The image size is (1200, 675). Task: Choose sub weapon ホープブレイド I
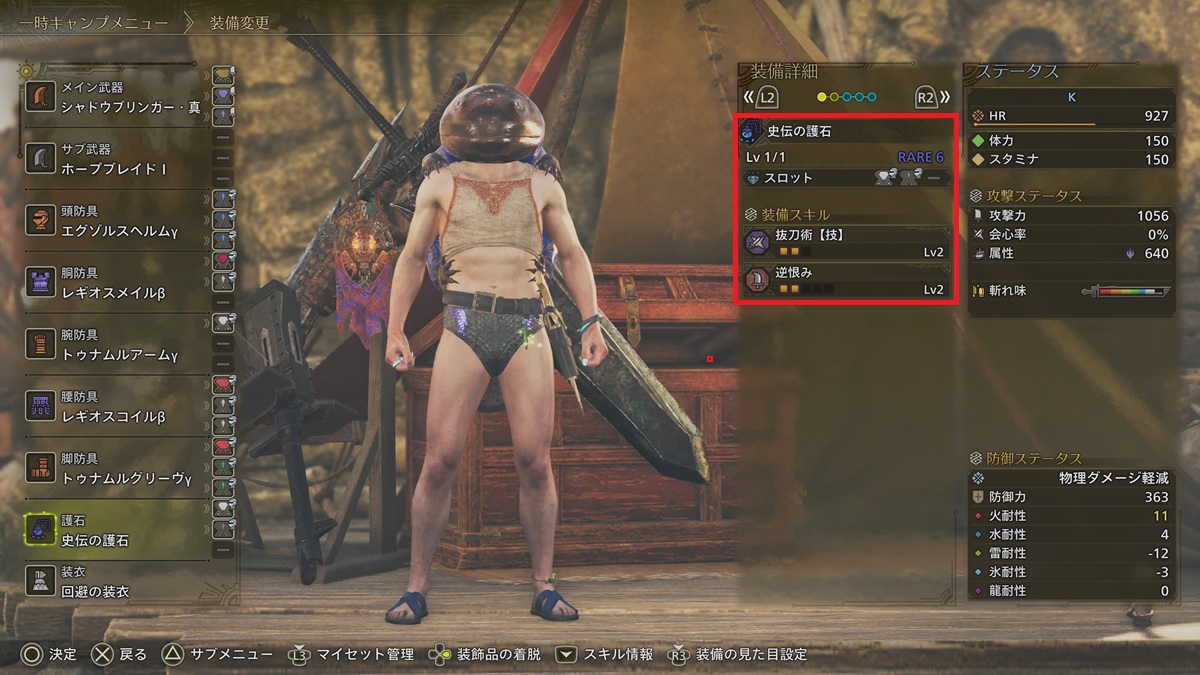click(x=115, y=160)
